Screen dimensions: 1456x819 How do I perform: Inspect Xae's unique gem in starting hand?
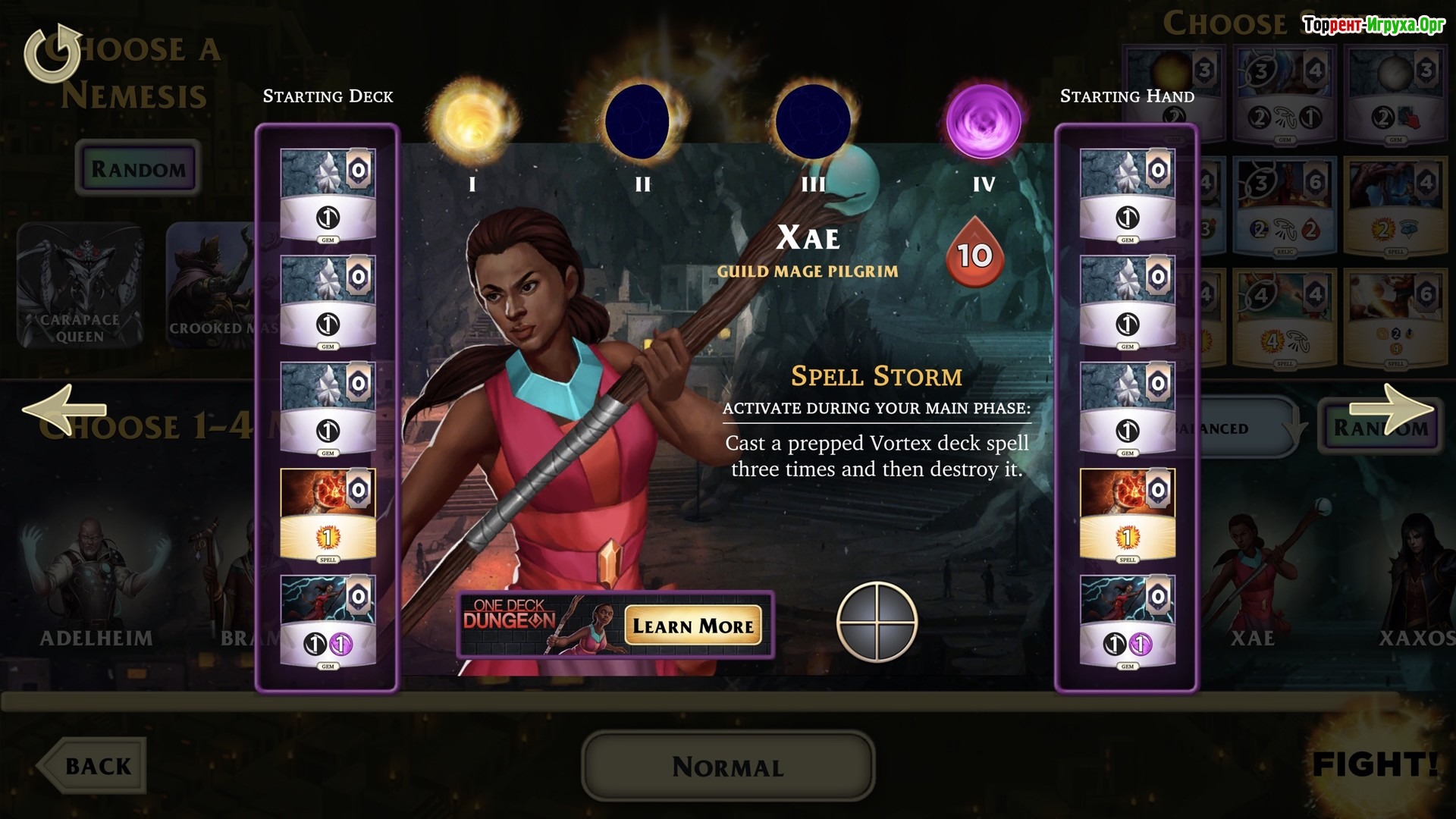pyautogui.click(x=1127, y=622)
